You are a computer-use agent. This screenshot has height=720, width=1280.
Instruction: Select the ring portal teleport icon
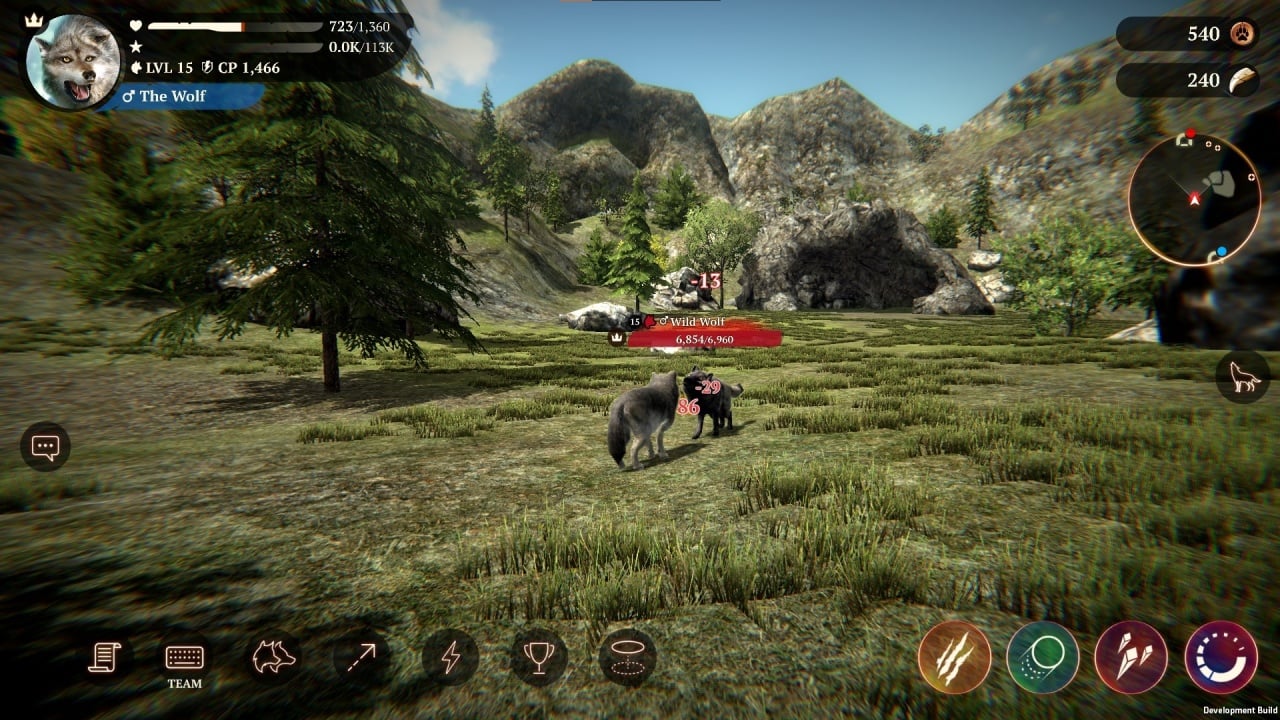pyautogui.click(x=627, y=657)
